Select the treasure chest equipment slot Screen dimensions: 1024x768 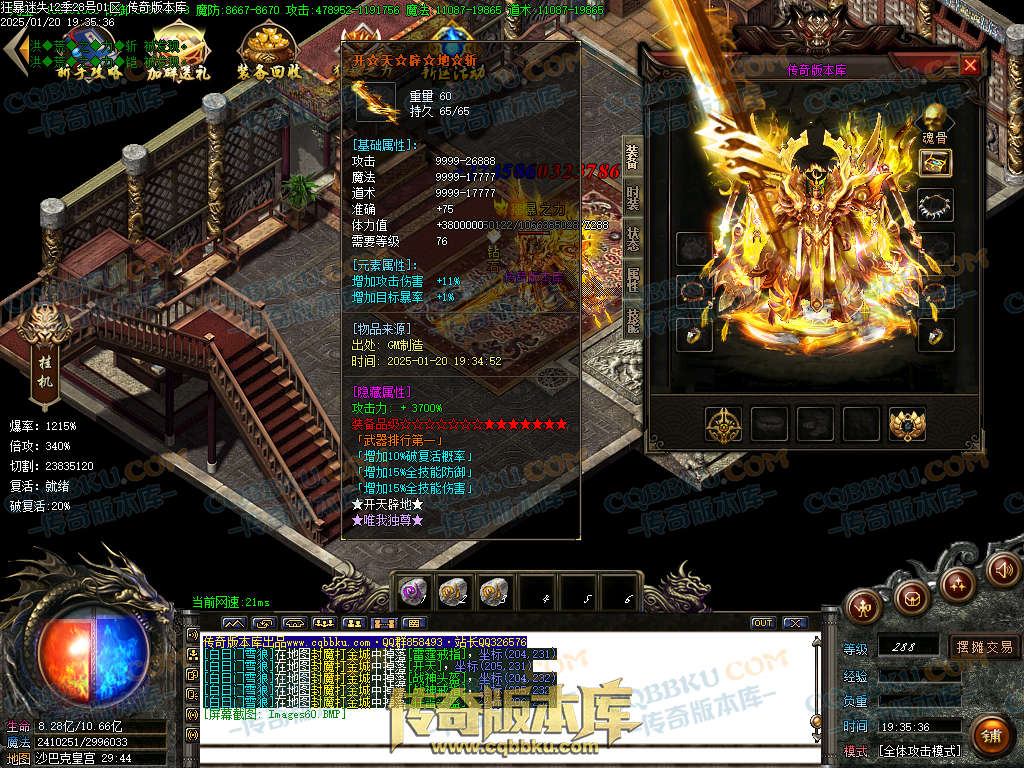pyautogui.click(x=935, y=162)
